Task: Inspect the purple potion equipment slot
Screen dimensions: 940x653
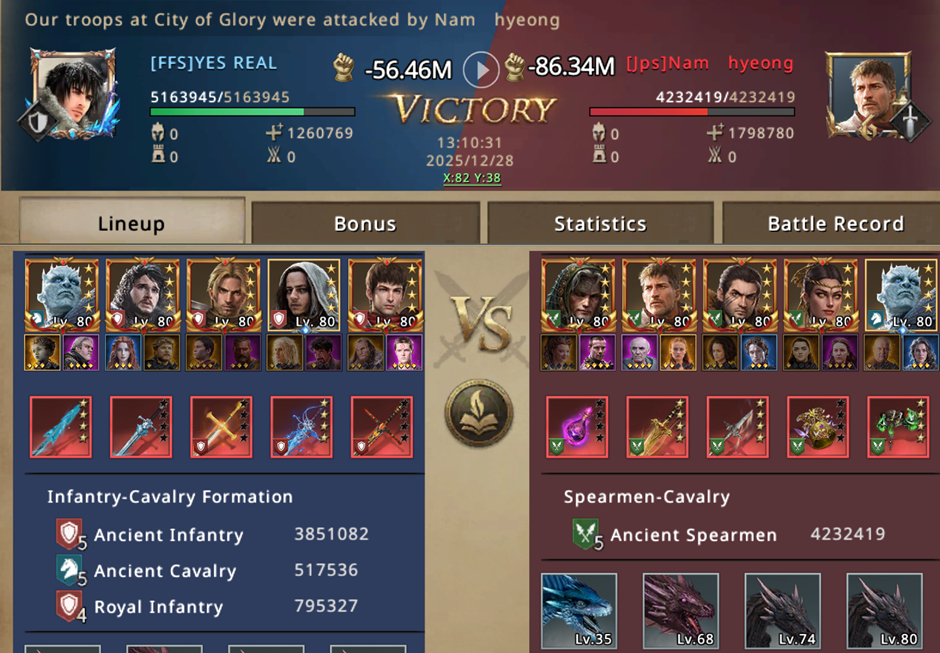Action: [577, 427]
